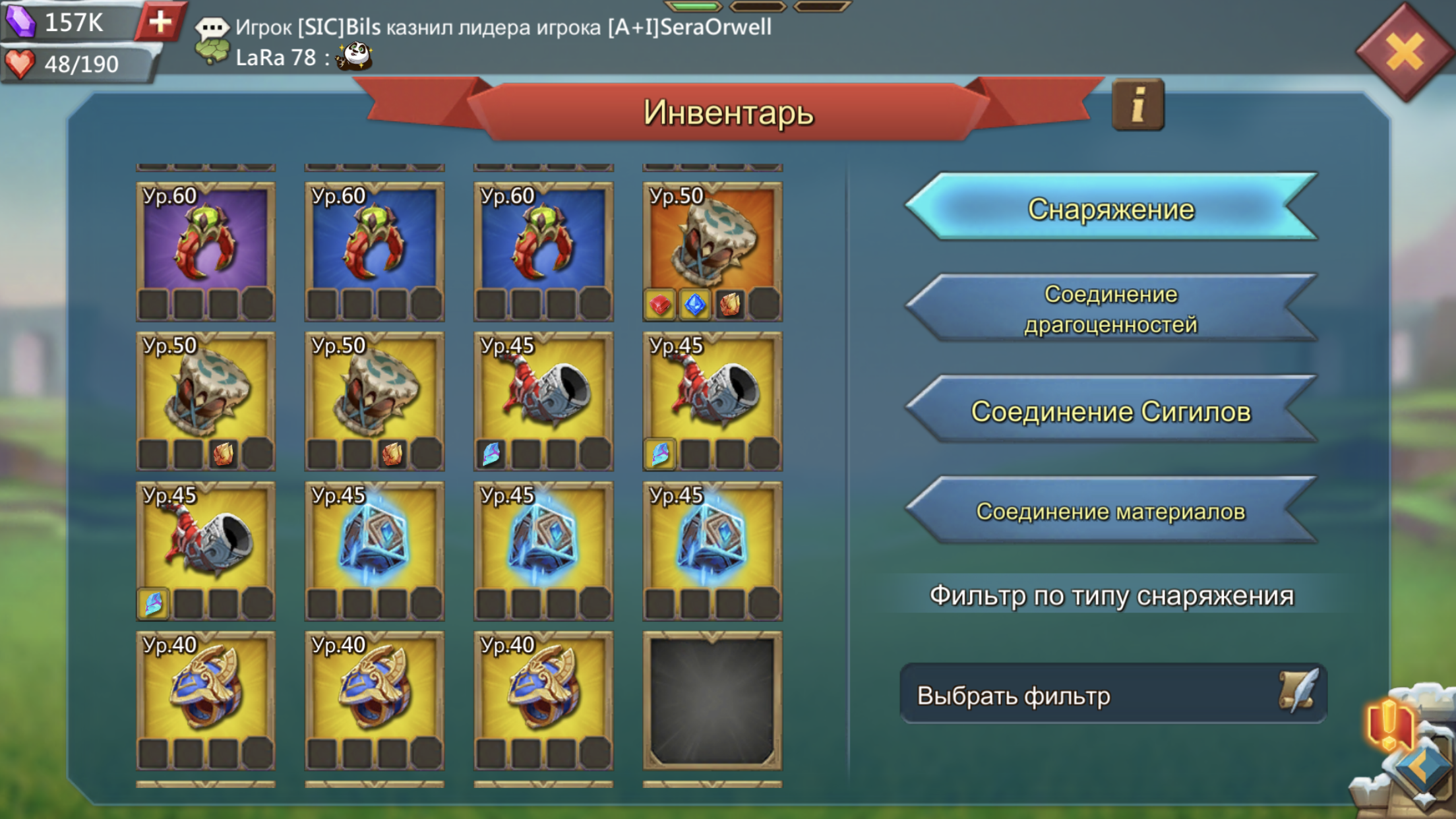This screenshot has width=1456, height=819.
Task: Choose the orange-background level 50 skull helmet
Action: (712, 251)
